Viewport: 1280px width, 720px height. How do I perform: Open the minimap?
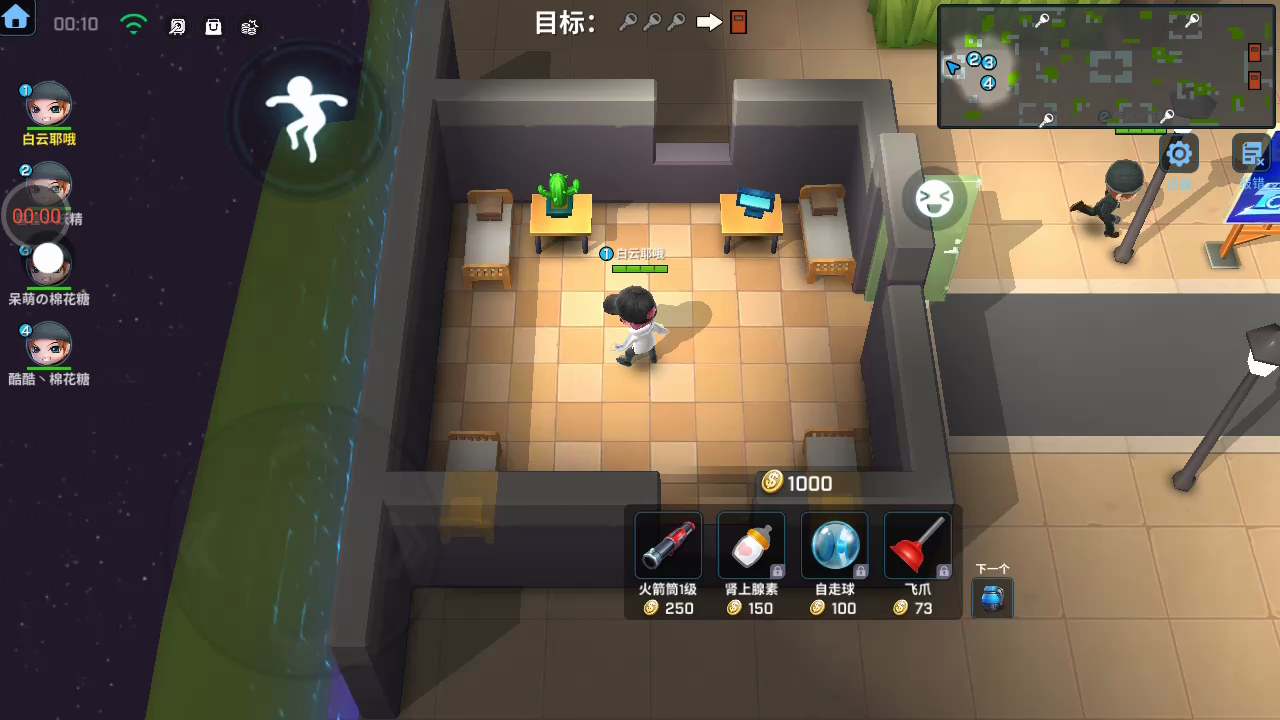[1106, 66]
